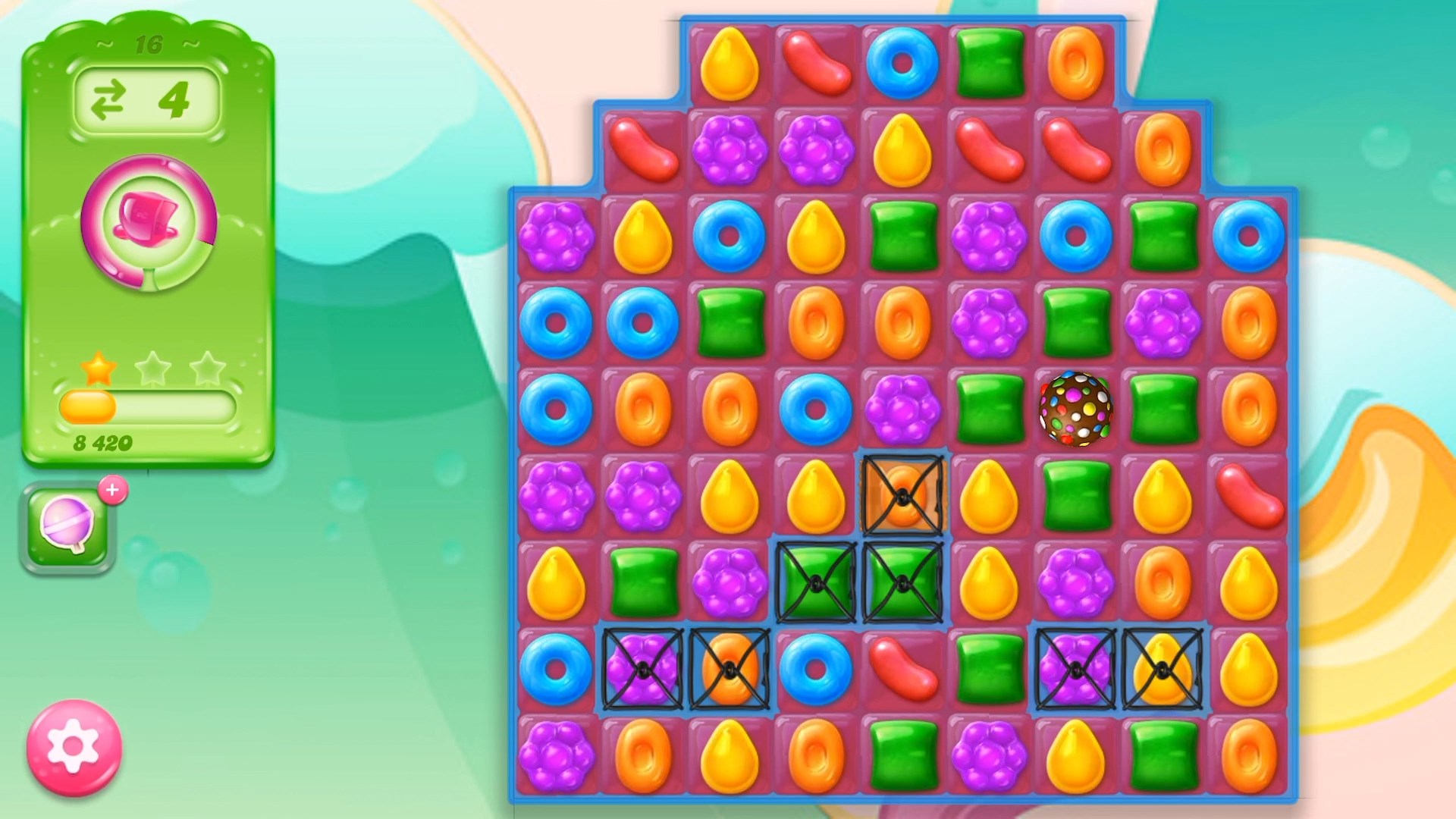Click the double-arrow swap icon beside the moves count
This screenshot has height=819, width=1456.
pyautogui.click(x=108, y=97)
